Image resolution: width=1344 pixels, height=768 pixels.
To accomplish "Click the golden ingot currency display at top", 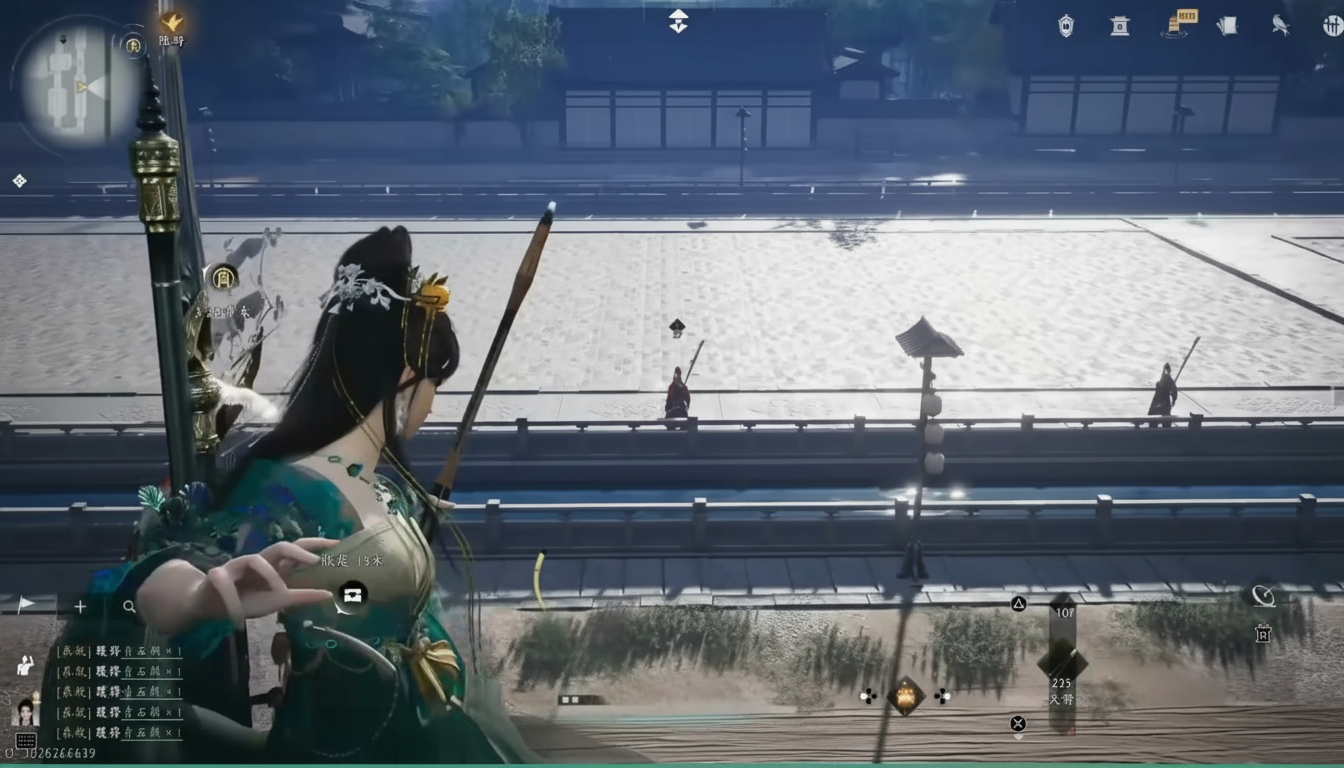I will (x=1190, y=18).
